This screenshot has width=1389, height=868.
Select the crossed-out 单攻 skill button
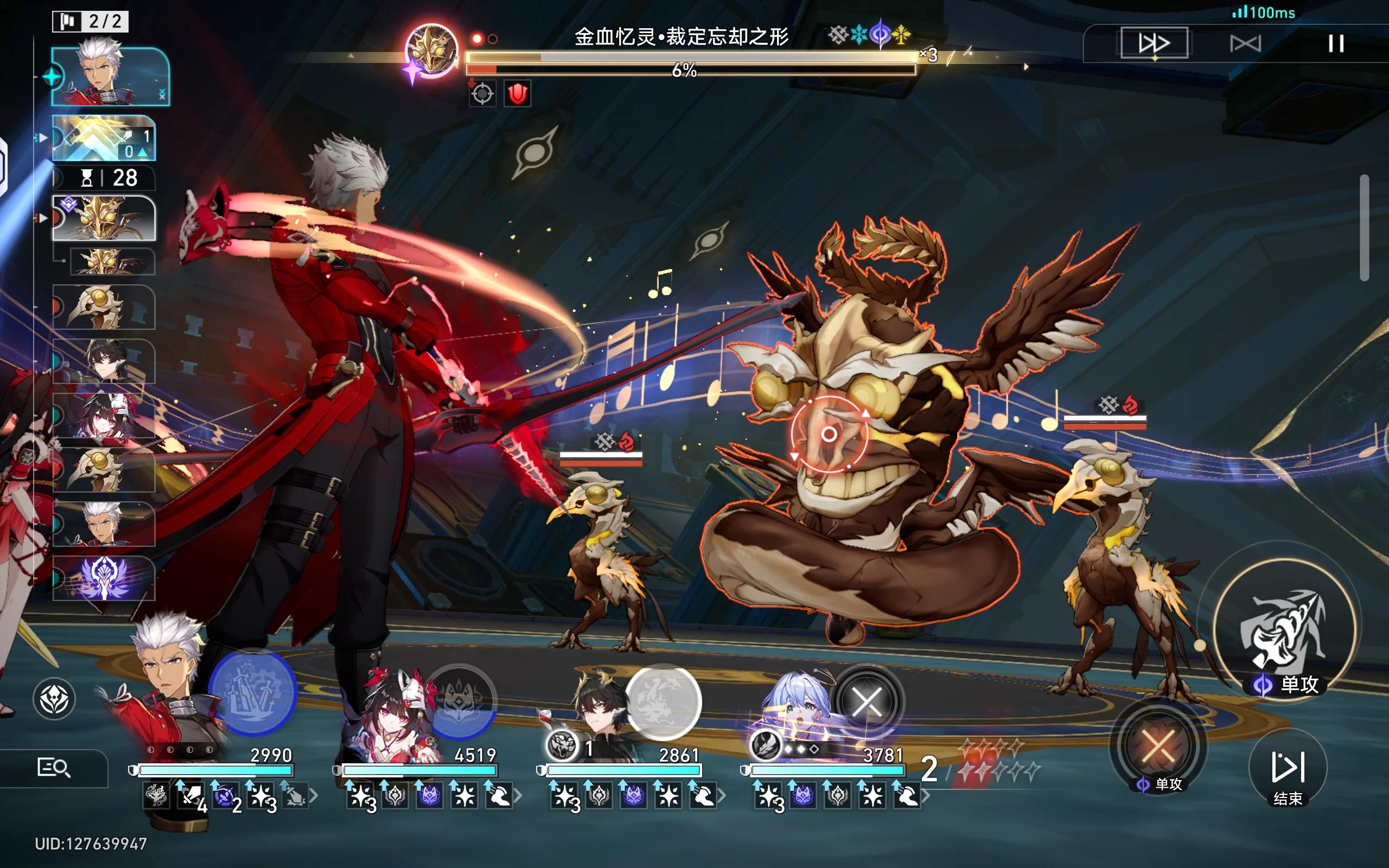coord(1158,747)
